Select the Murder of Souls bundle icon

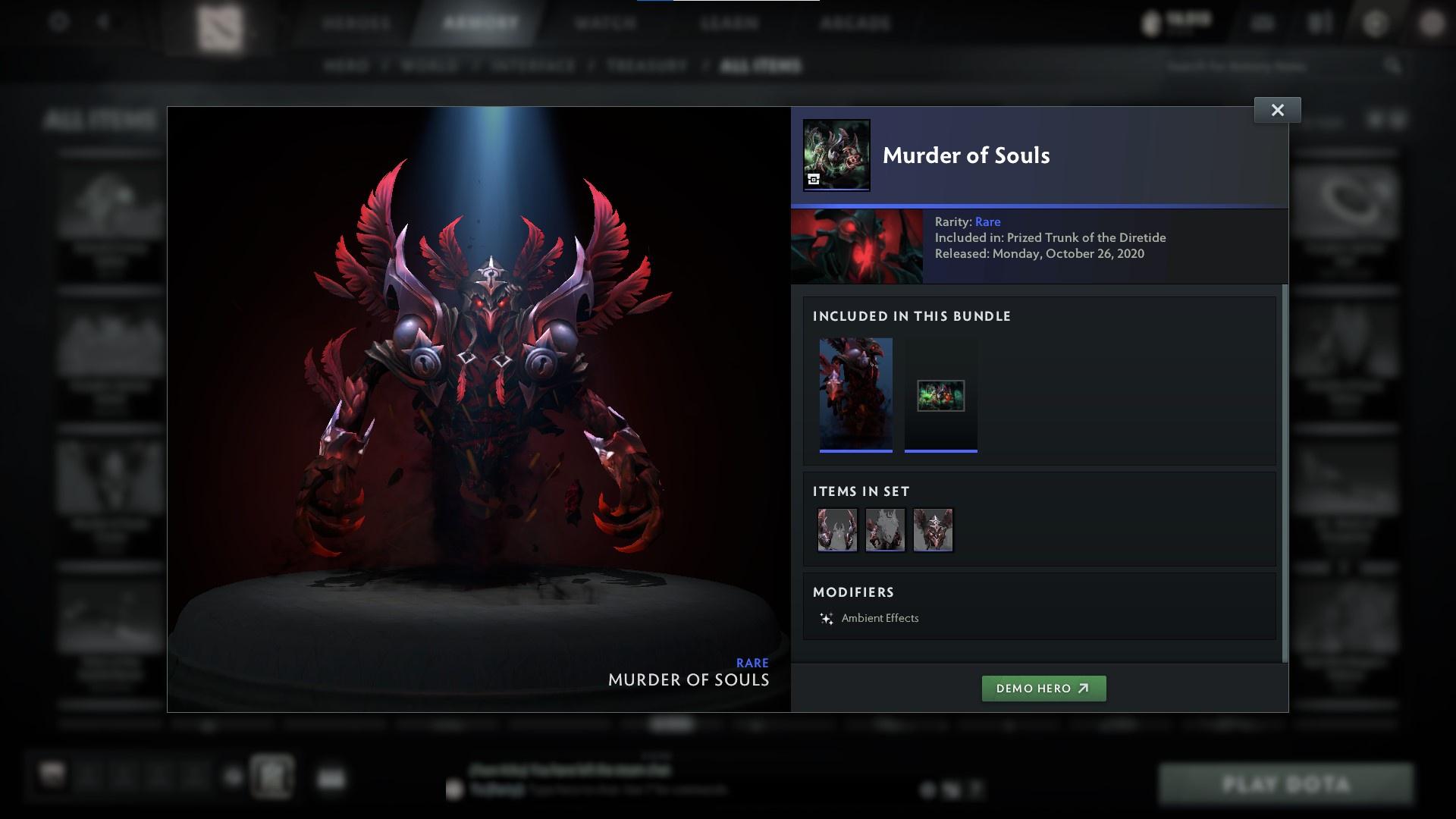pos(836,154)
